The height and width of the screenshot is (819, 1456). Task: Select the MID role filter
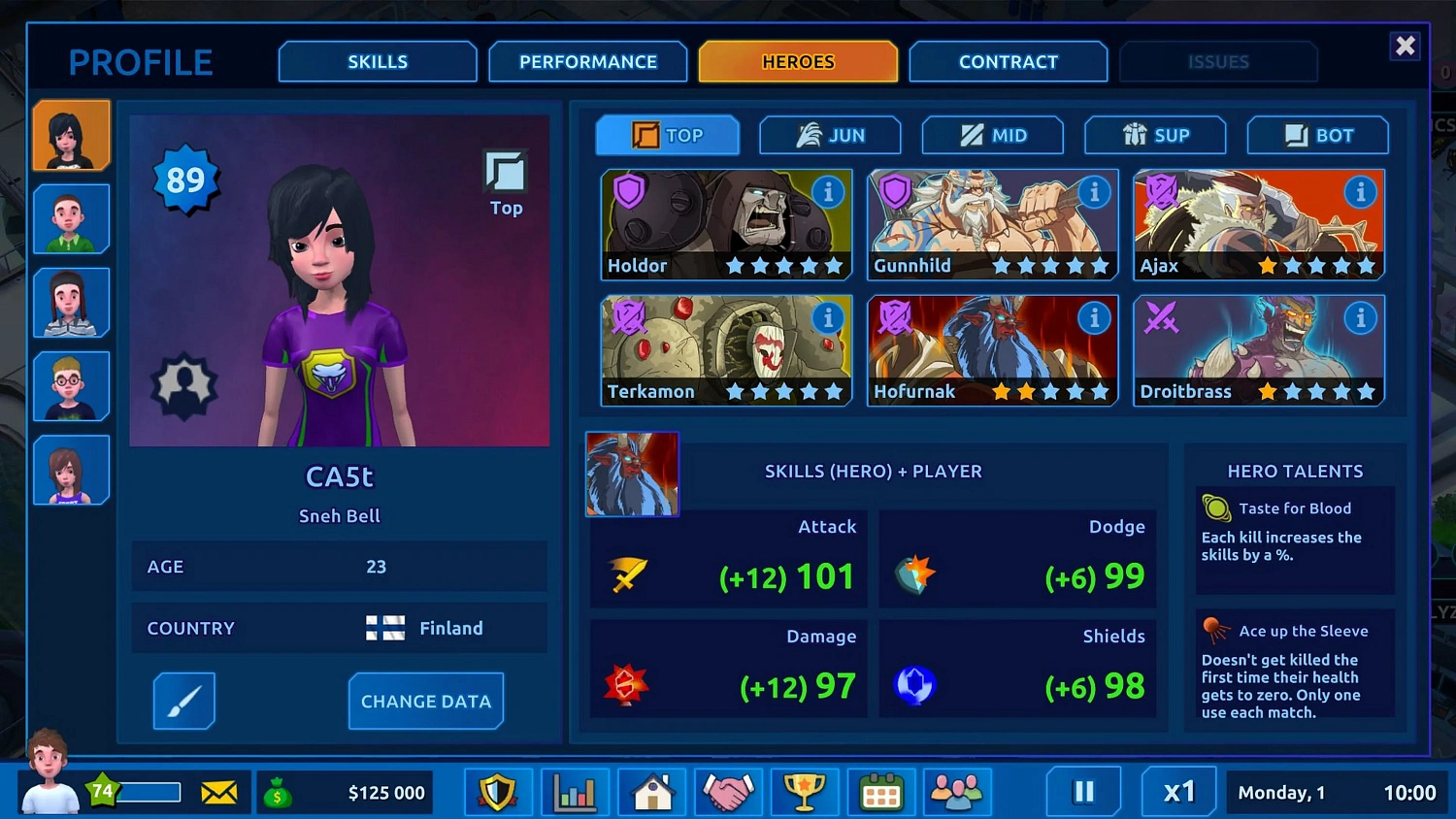coord(992,136)
